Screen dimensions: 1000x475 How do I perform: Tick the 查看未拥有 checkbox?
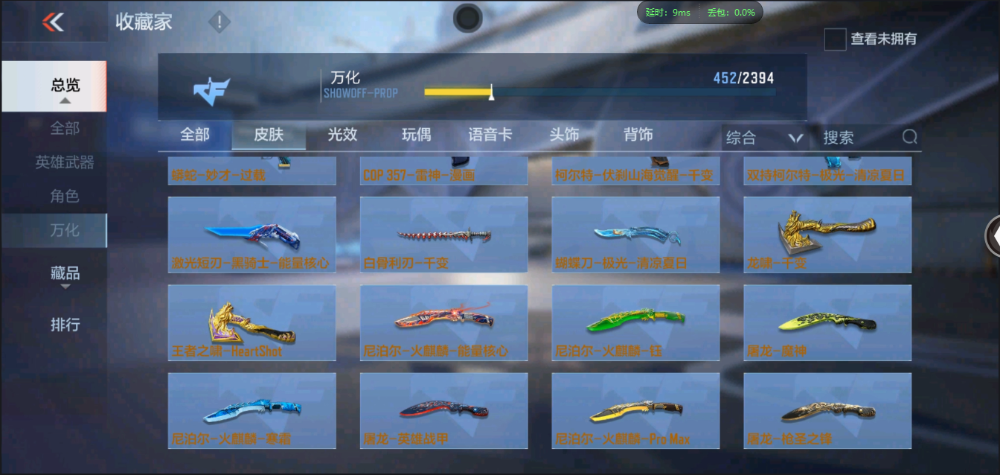click(x=835, y=39)
